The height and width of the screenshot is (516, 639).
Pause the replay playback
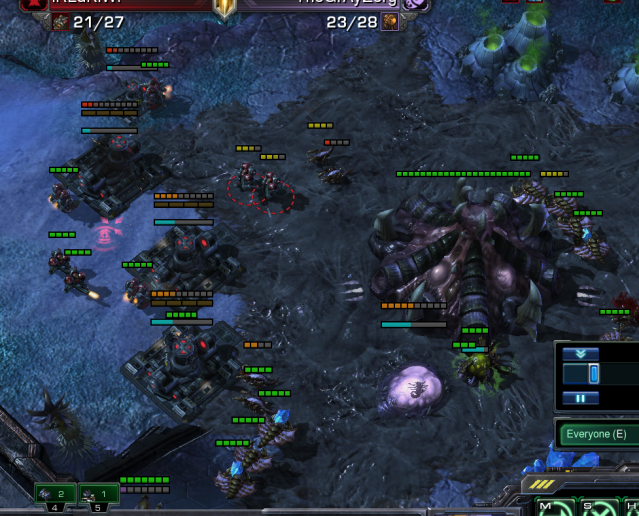point(580,397)
